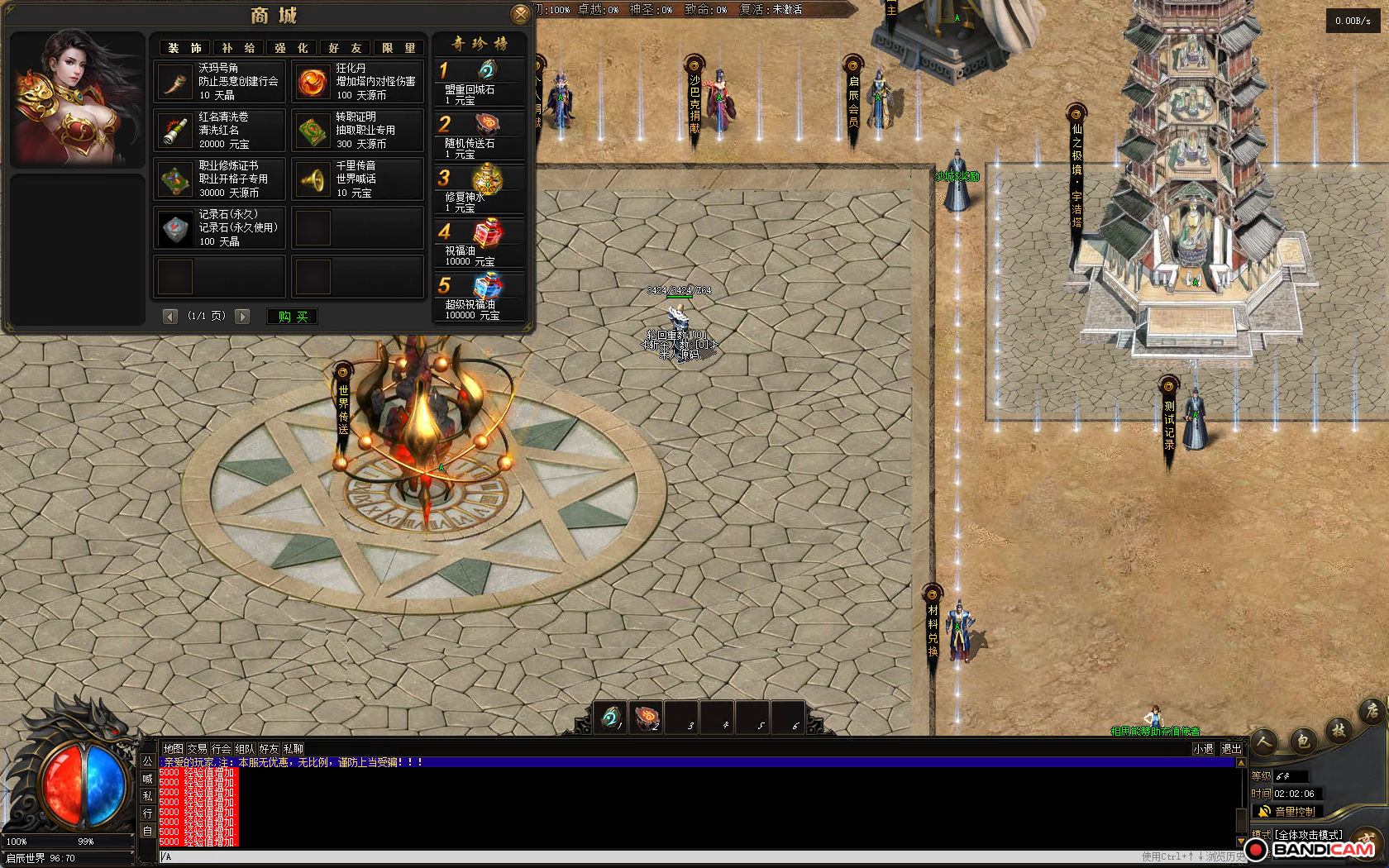Screen dimensions: 1389x868
Task: Go to the next shop page arrow
Action: 242,317
